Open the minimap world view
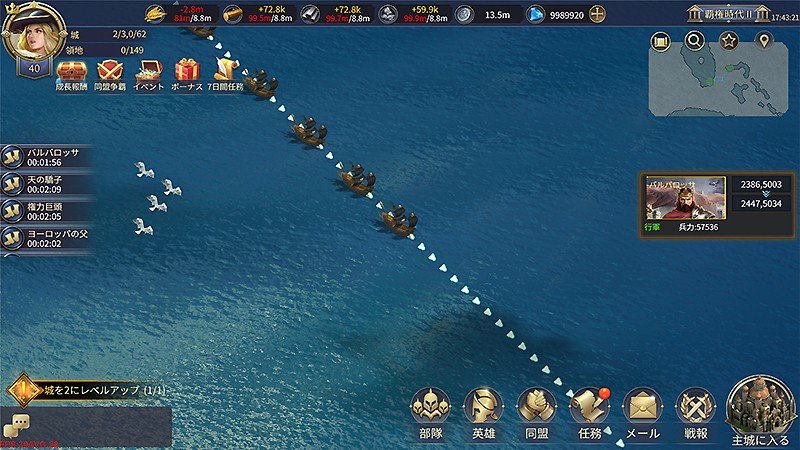The height and width of the screenshot is (450, 800). click(711, 86)
